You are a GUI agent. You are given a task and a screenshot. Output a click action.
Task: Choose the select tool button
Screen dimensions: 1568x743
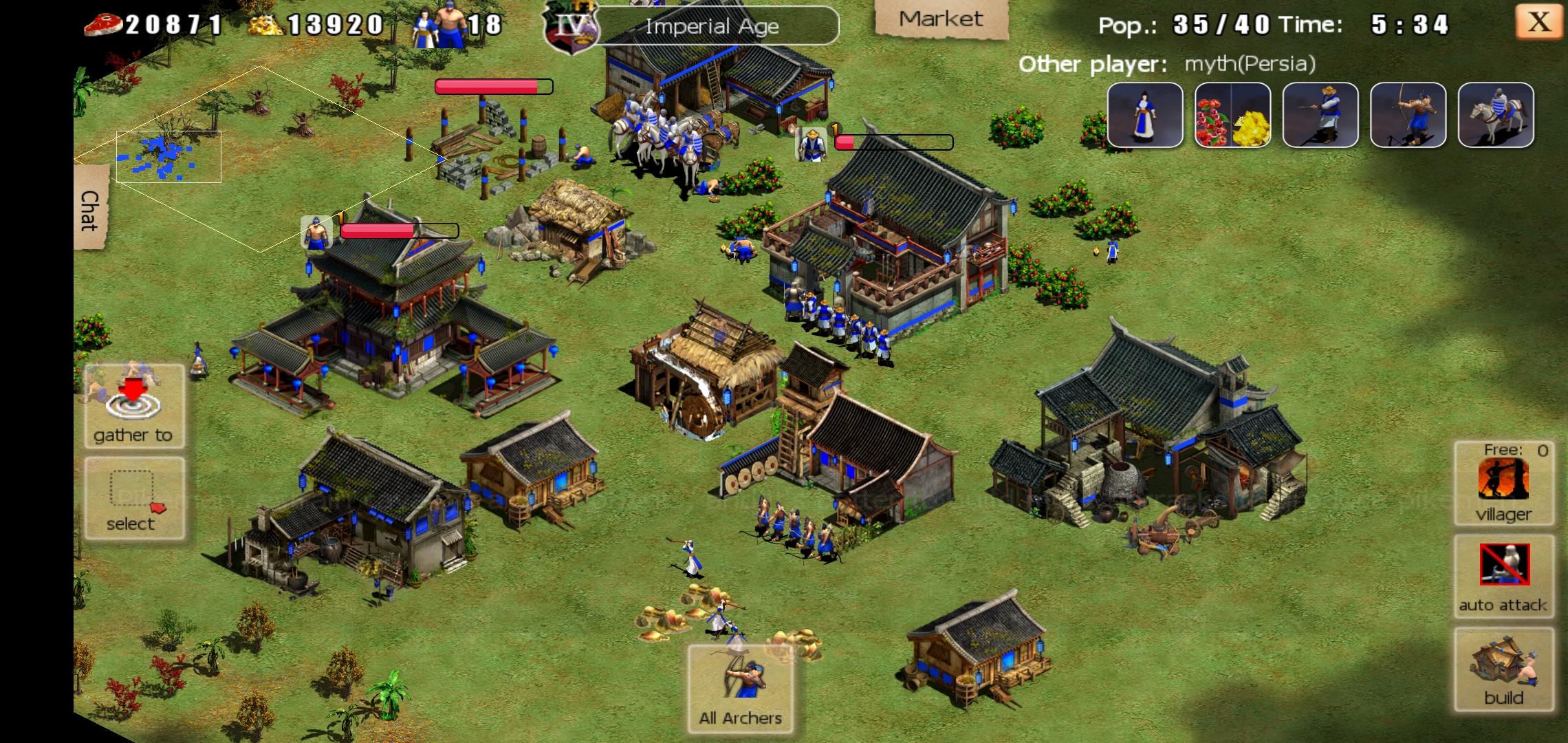pos(133,498)
